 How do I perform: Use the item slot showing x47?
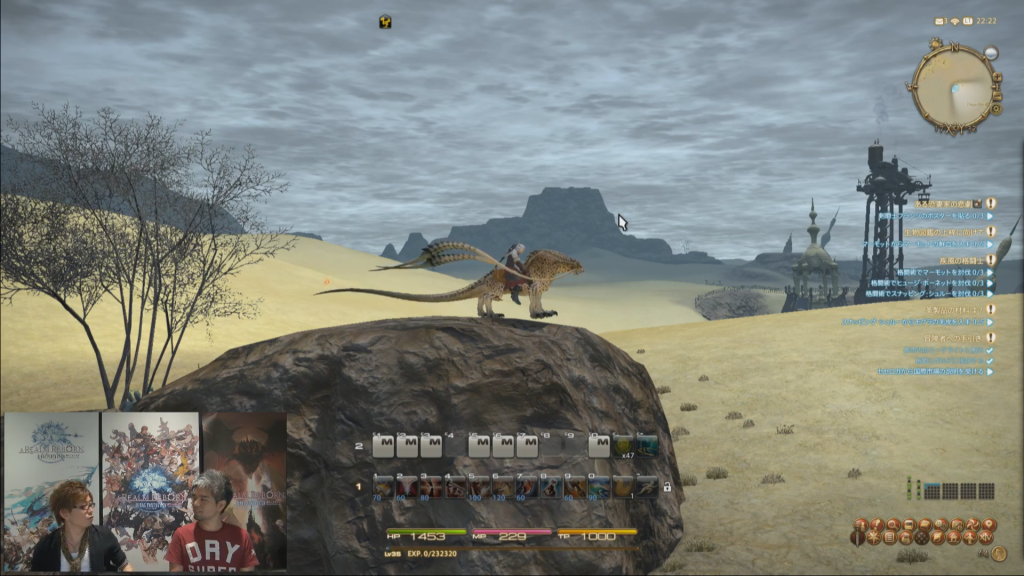pos(622,446)
